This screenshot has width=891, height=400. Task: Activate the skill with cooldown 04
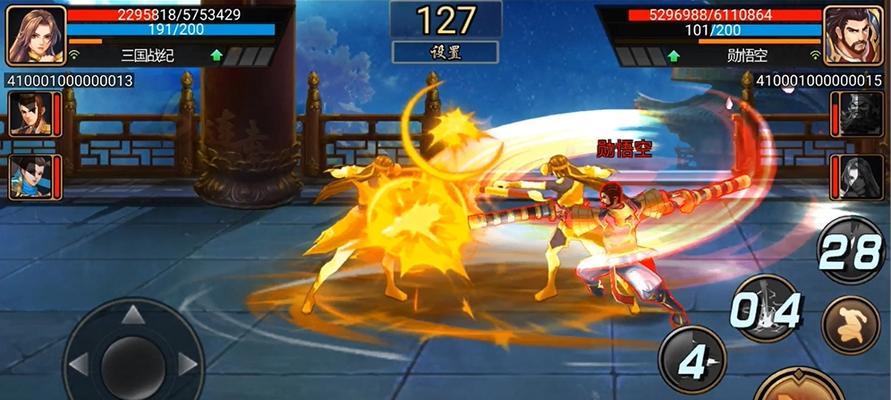pos(767,309)
